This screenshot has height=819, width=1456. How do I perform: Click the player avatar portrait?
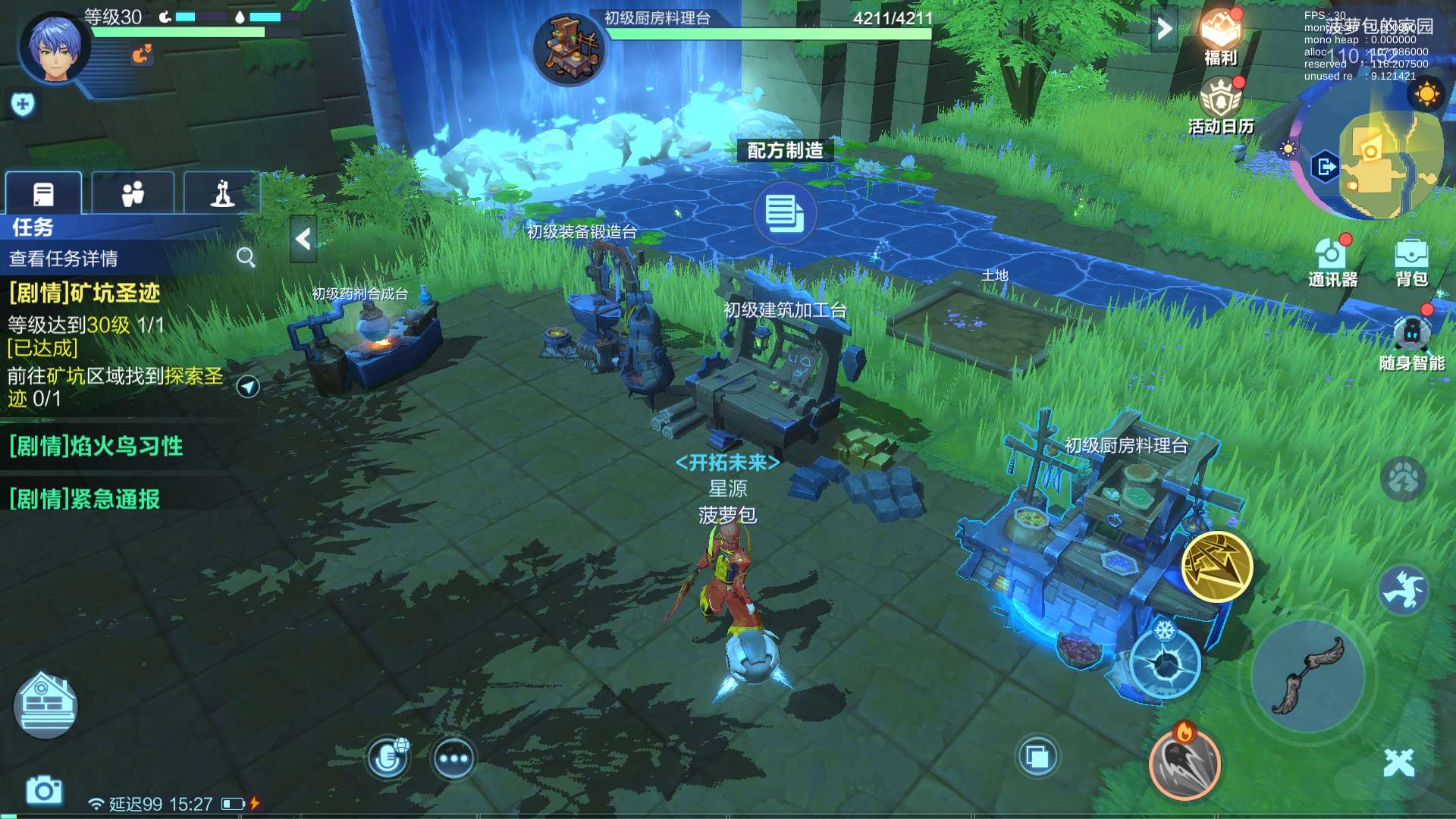(x=55, y=47)
